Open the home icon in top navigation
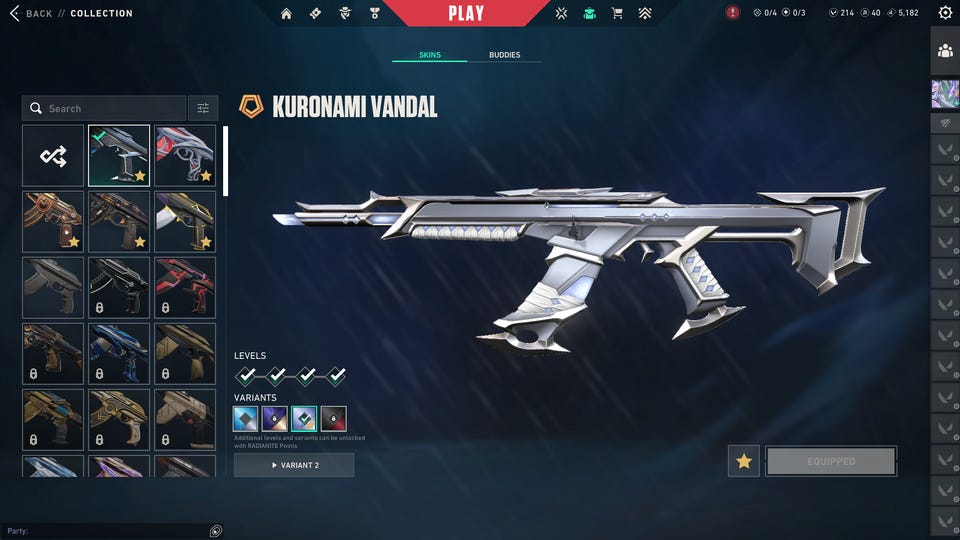Image resolution: width=960 pixels, height=540 pixels. click(287, 13)
